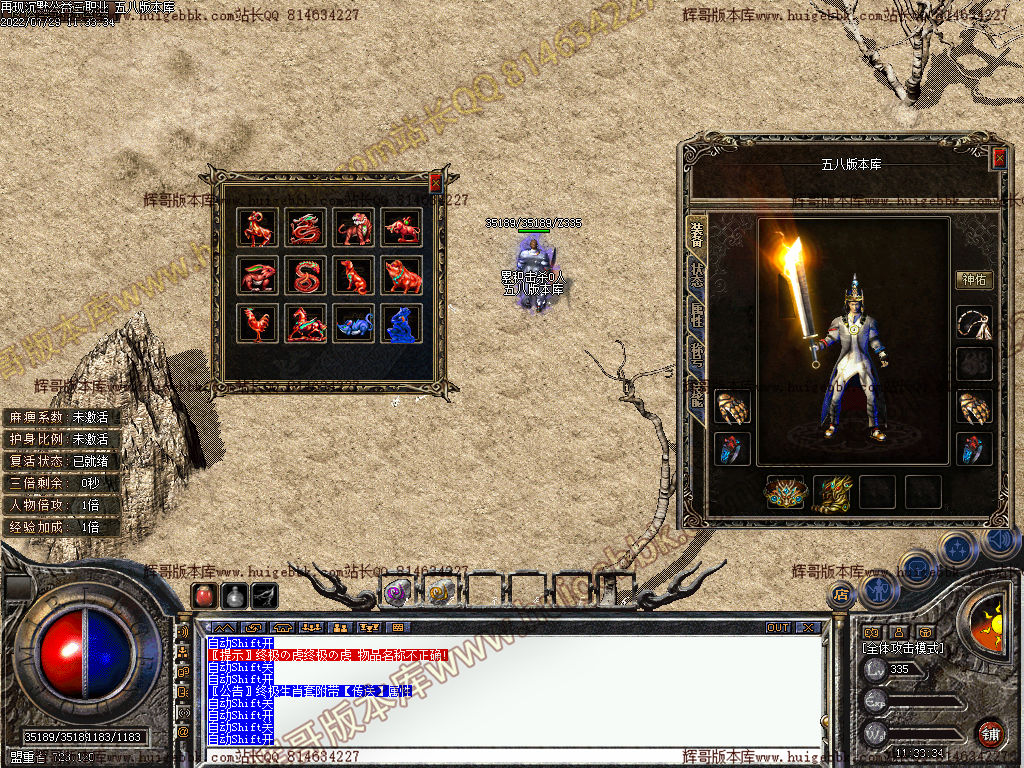Switch to the 状态 status tab
The image size is (1024, 768).
[x=696, y=274]
